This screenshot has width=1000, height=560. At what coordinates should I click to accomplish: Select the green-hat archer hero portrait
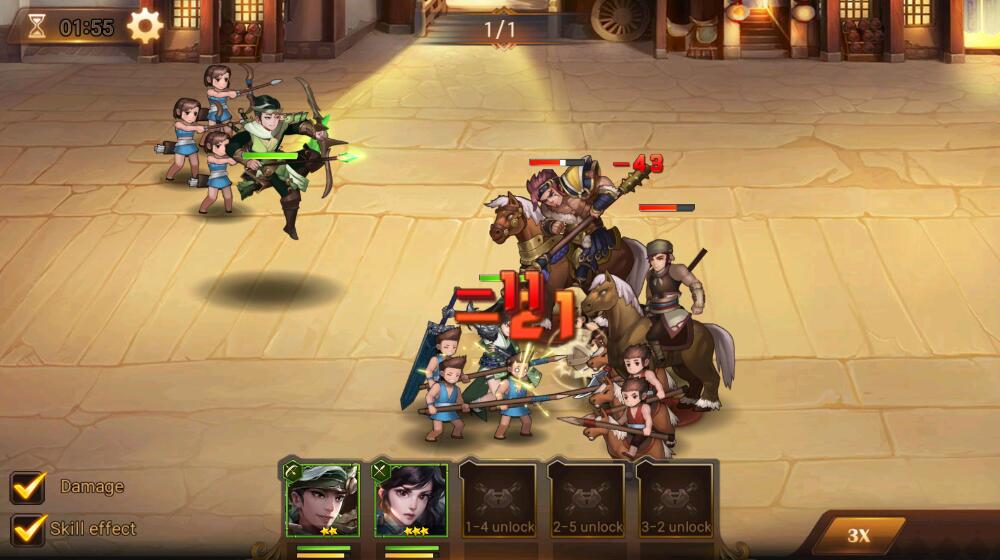(322, 500)
